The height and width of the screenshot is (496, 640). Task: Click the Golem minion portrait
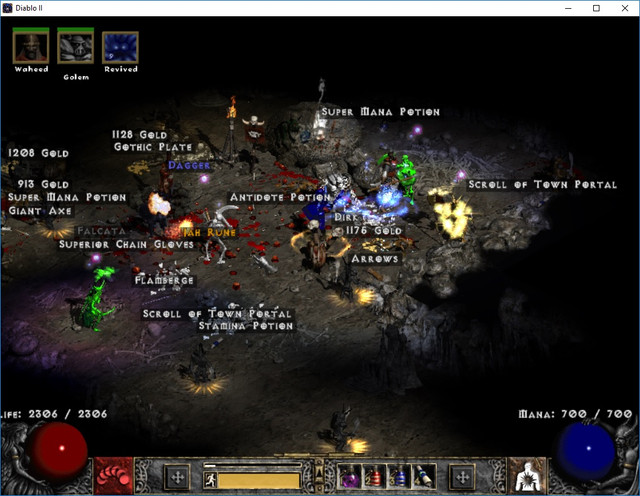click(75, 46)
